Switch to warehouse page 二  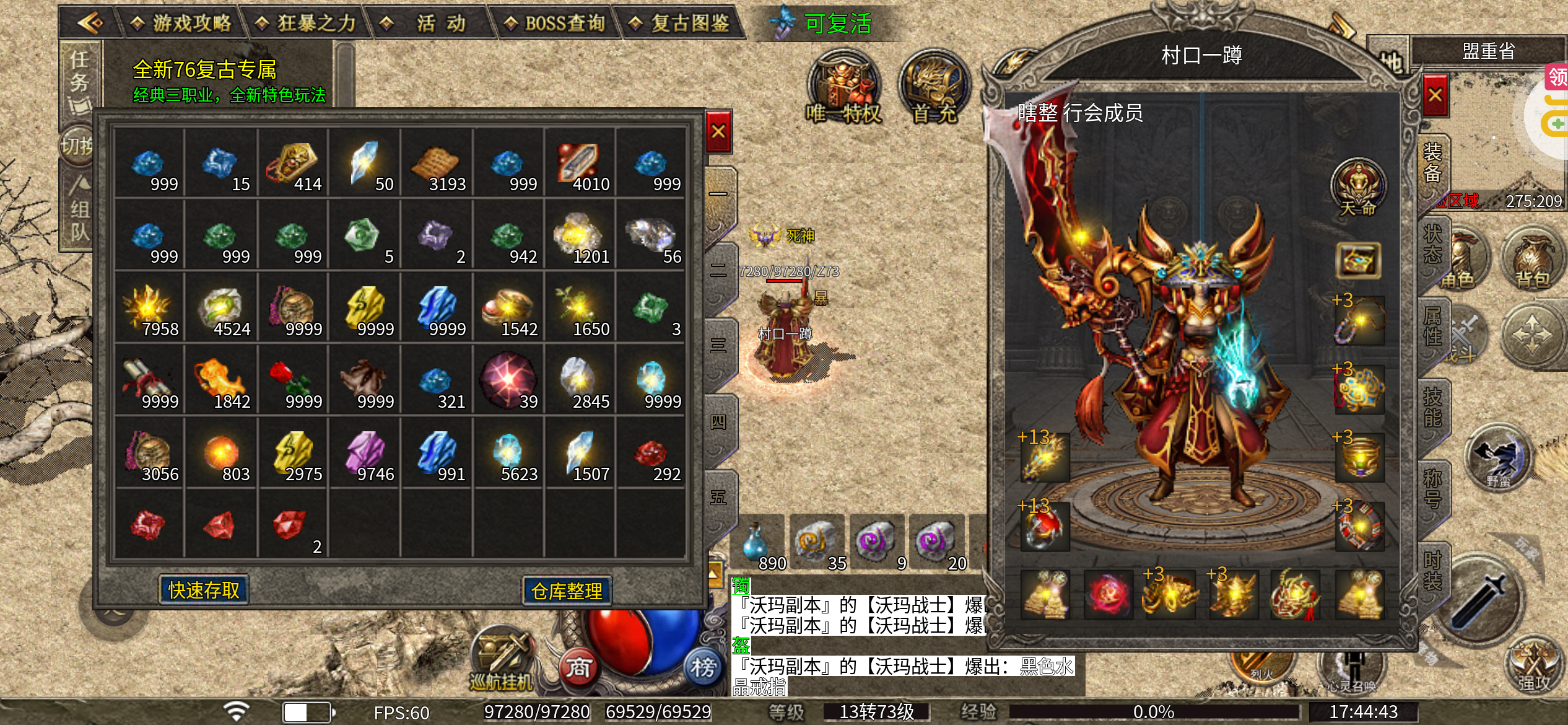click(x=719, y=271)
